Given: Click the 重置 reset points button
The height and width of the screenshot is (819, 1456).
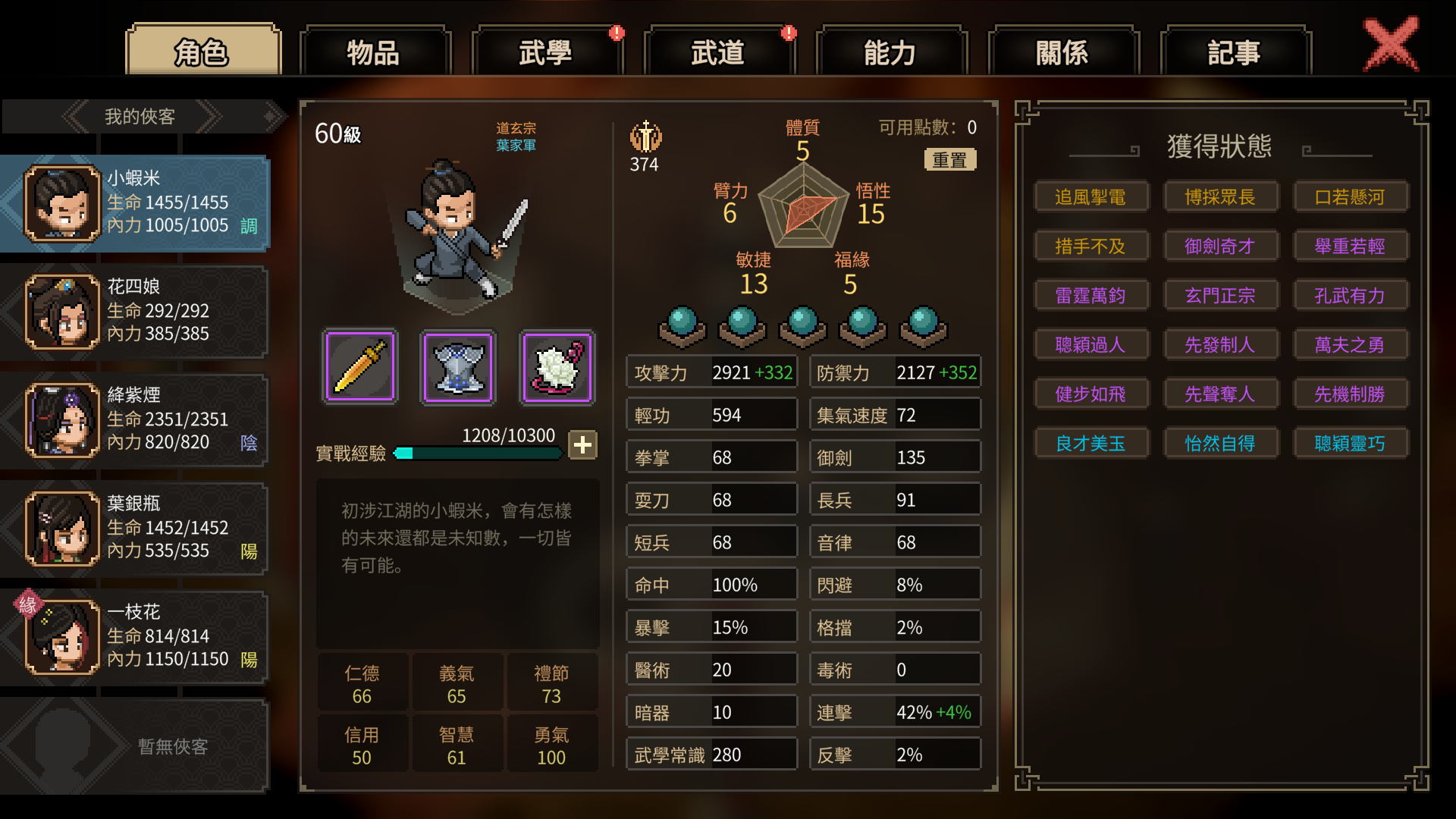Looking at the screenshot, I should (949, 160).
